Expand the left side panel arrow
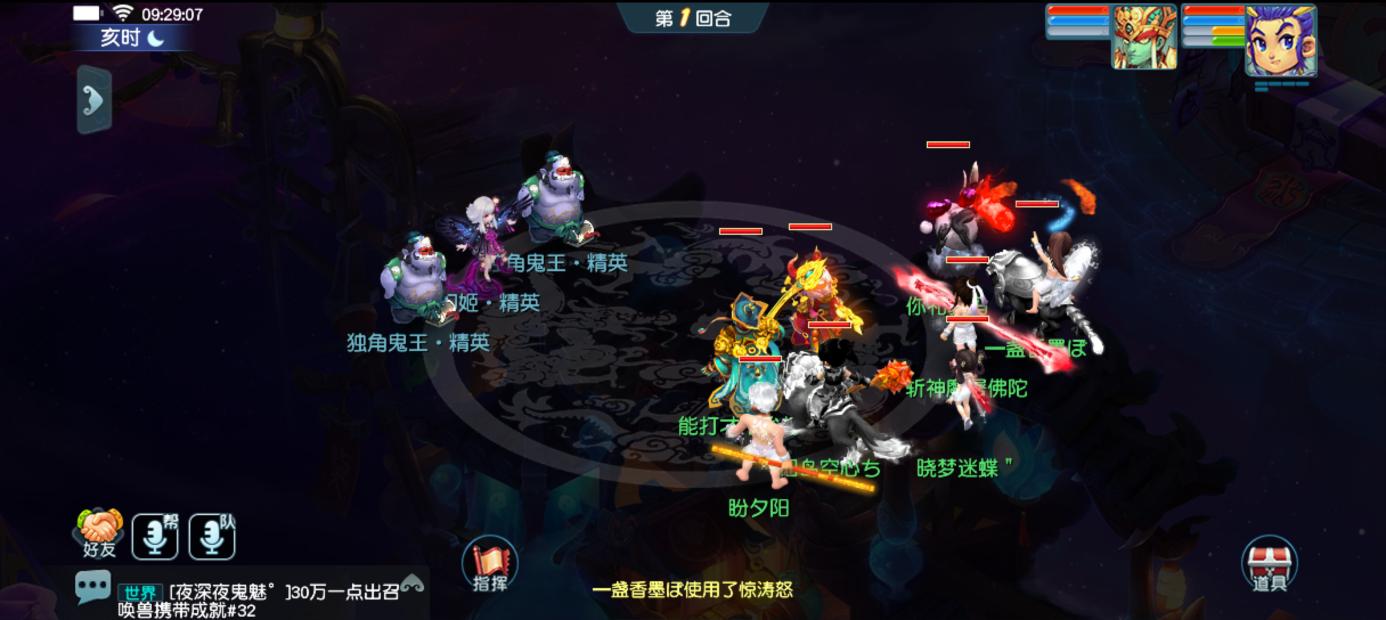The height and width of the screenshot is (620, 1386). (x=94, y=99)
